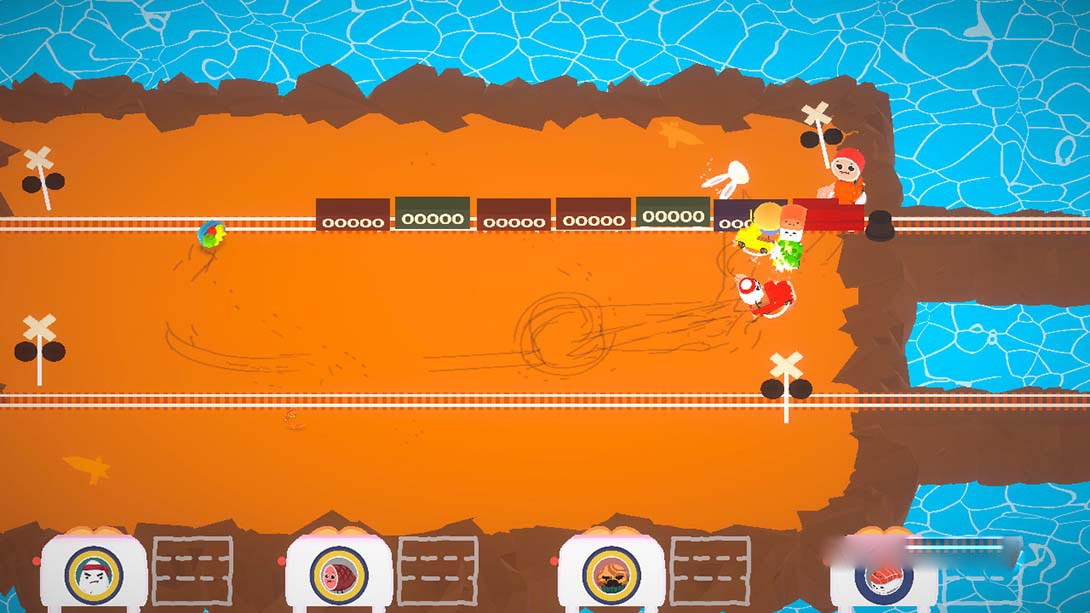Viewport: 1090px width, 613px height.
Task: Select the rice ball player portrait
Action: click(x=94, y=574)
